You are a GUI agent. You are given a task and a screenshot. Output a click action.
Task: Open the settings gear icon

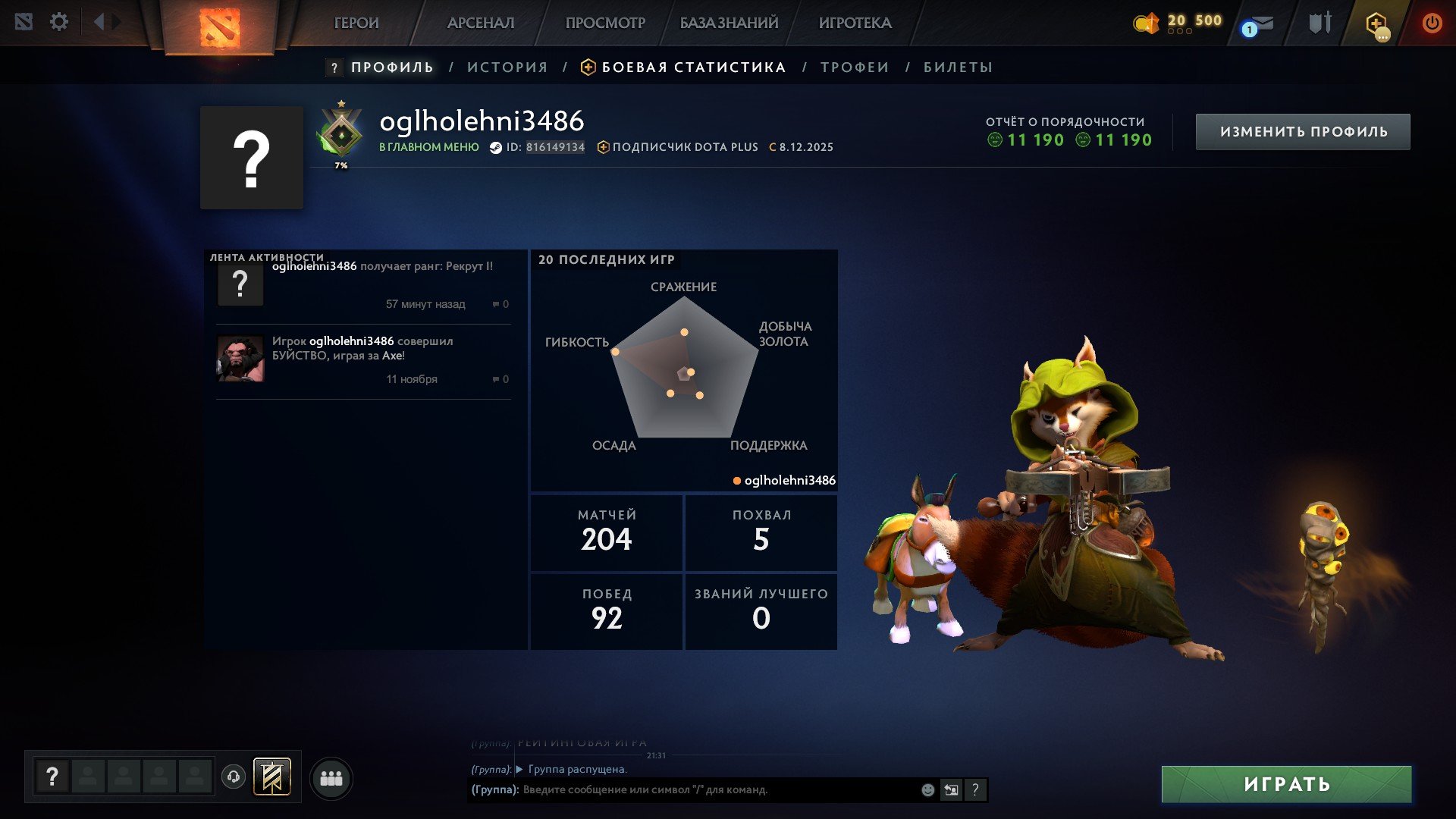tap(59, 21)
